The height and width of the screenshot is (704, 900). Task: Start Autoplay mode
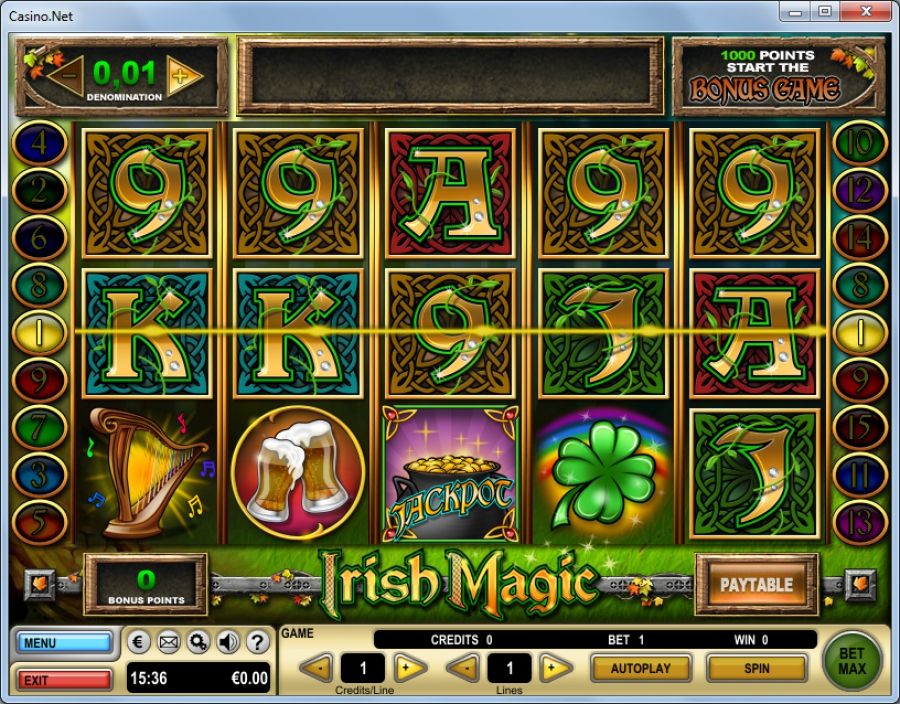[641, 668]
